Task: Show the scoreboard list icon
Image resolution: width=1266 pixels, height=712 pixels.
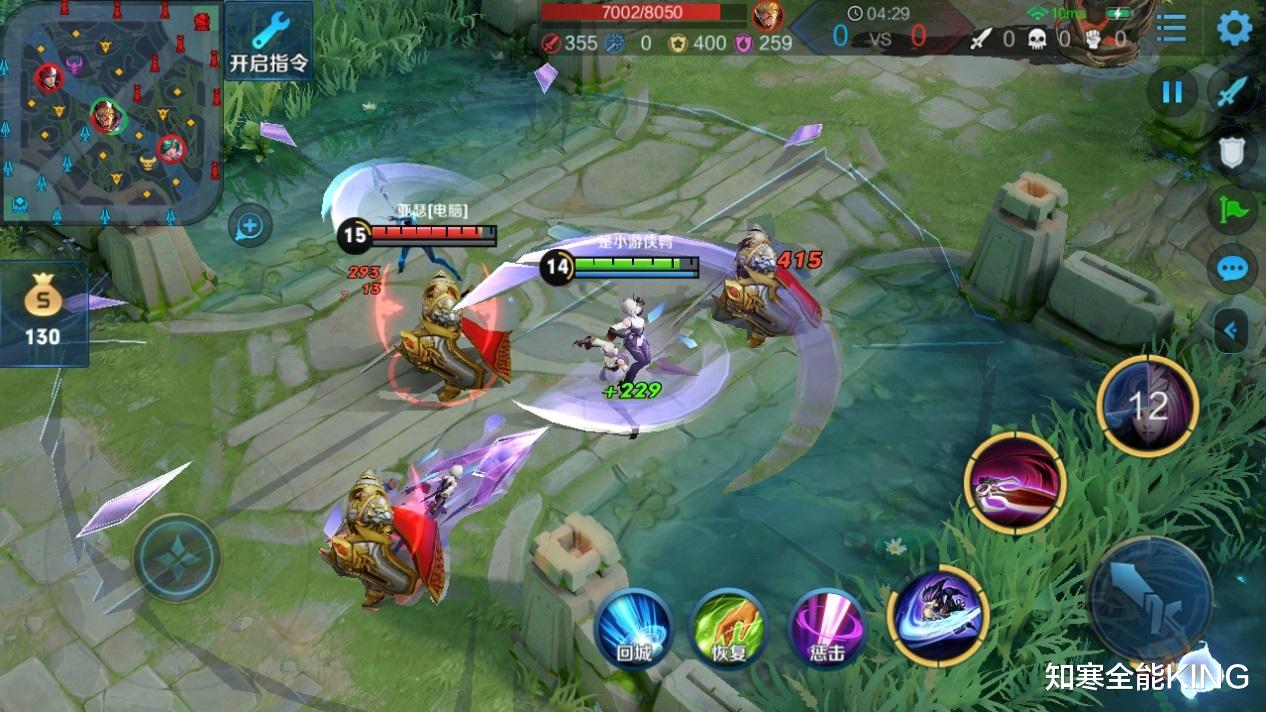Action: click(x=1170, y=27)
